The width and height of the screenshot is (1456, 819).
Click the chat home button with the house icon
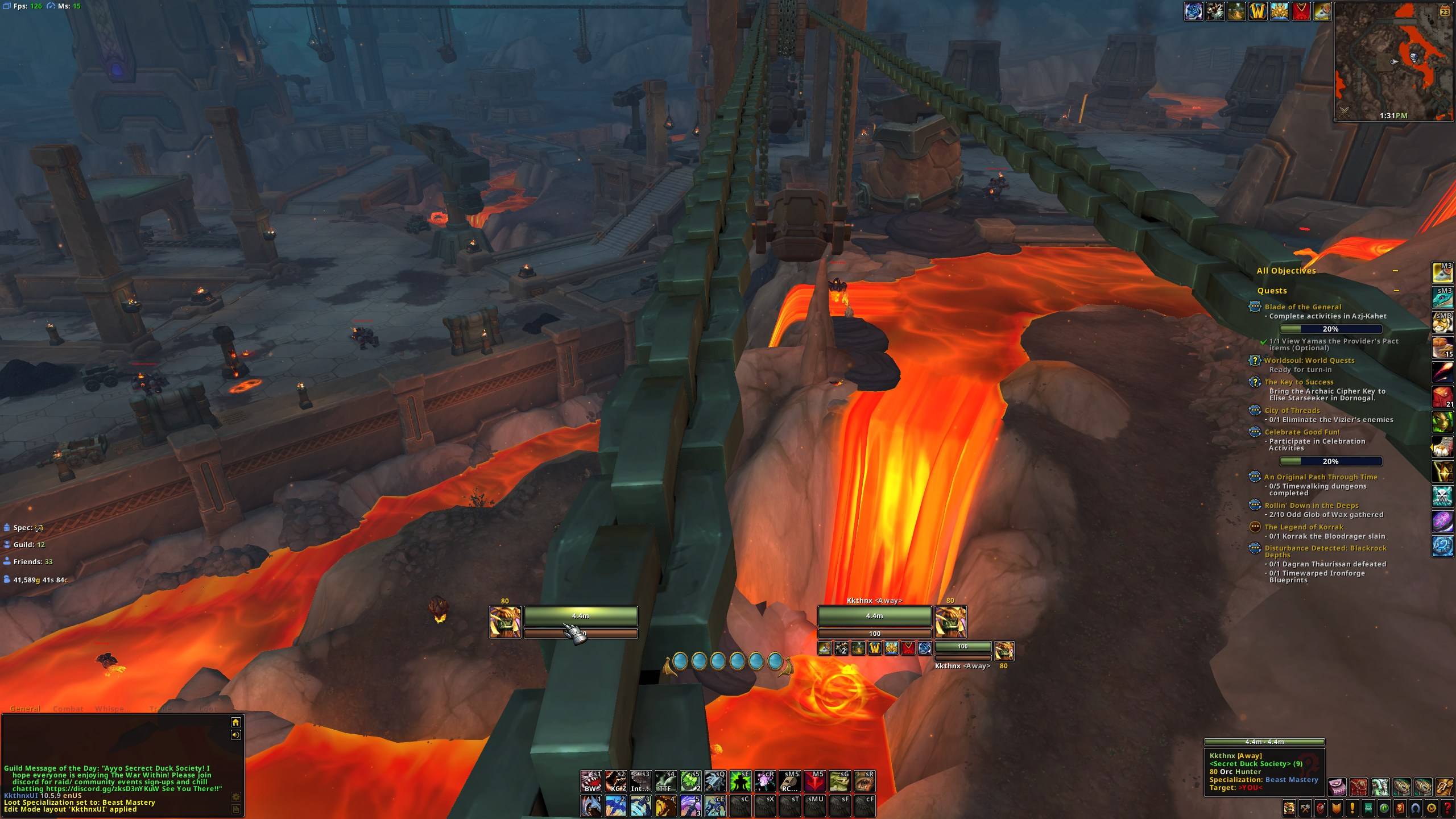pos(235,722)
